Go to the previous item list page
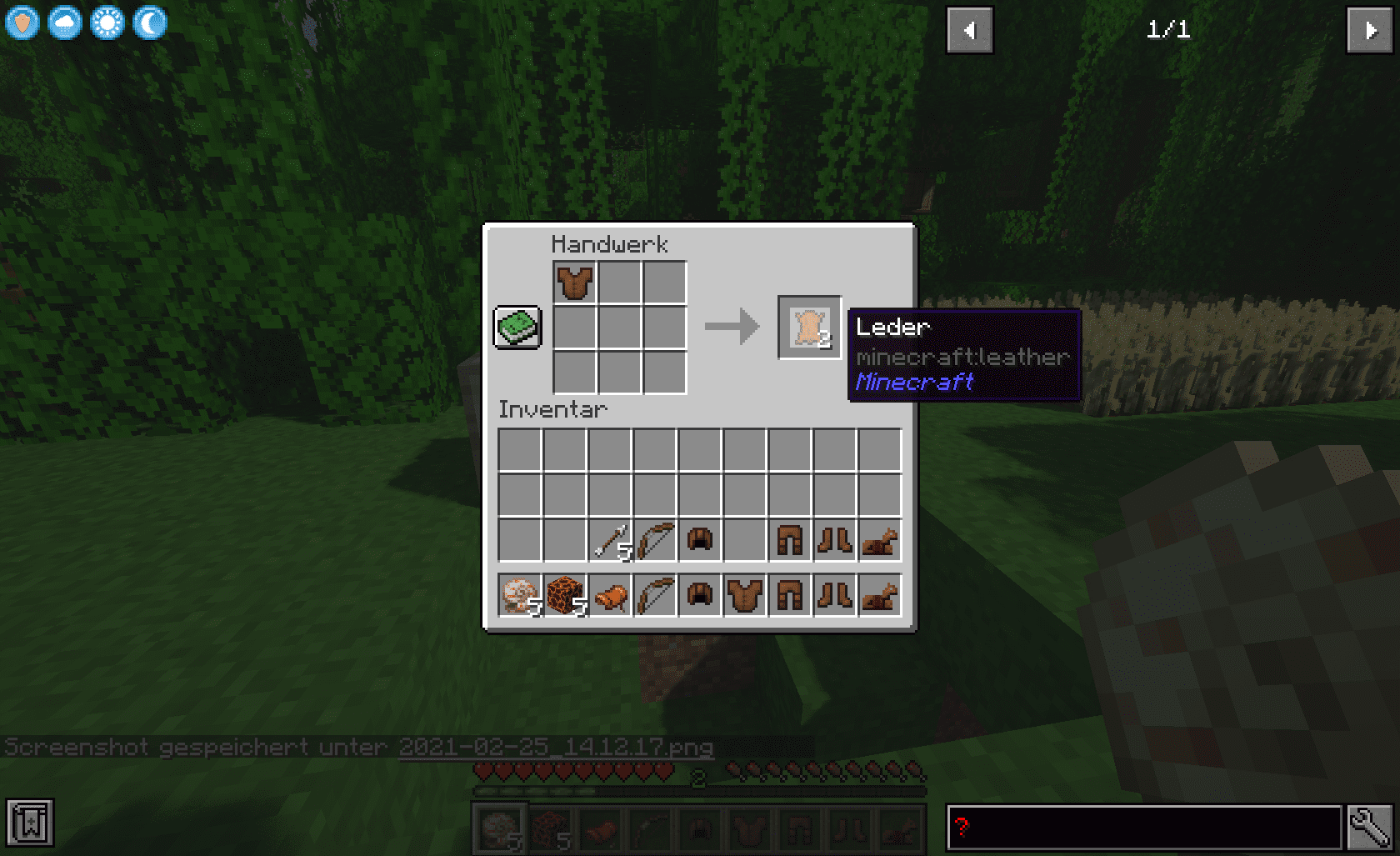Screen dimensions: 1400x856 [x=969, y=31]
